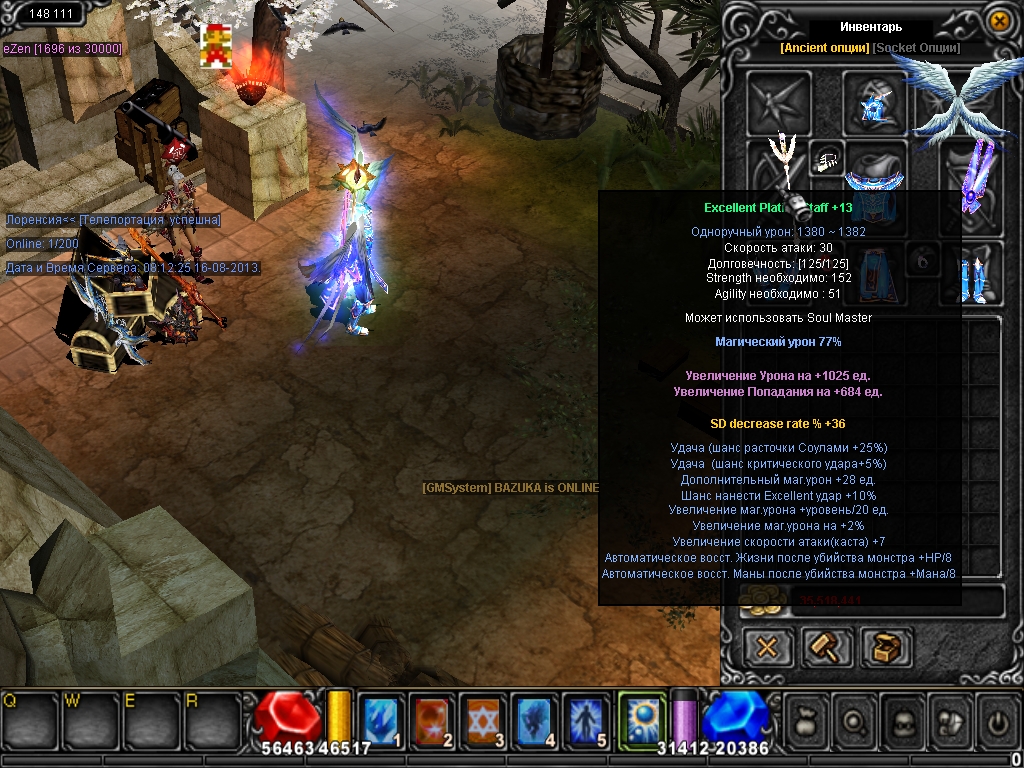
Task: Select the equipped helmet slot
Action: (875, 103)
